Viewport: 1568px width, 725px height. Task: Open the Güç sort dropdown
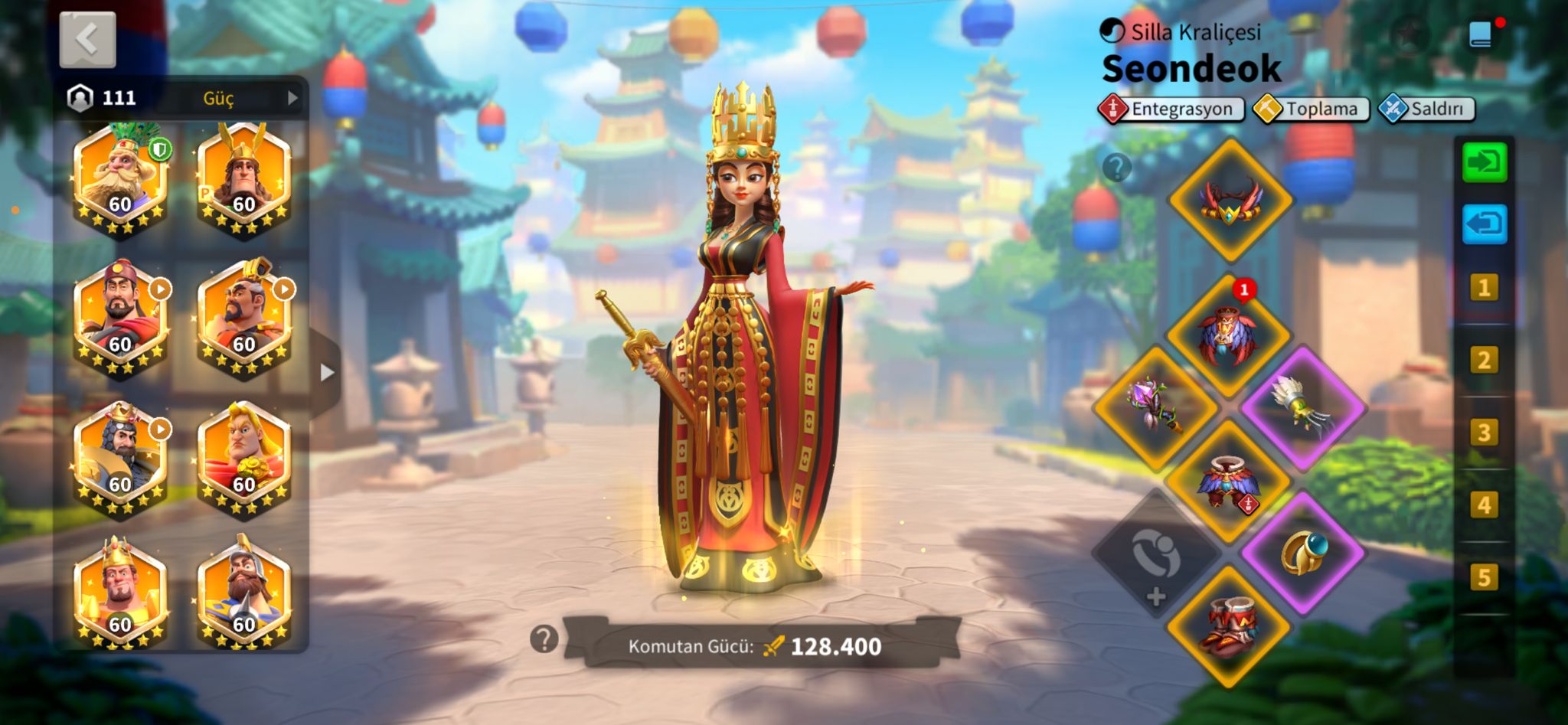click(x=243, y=98)
